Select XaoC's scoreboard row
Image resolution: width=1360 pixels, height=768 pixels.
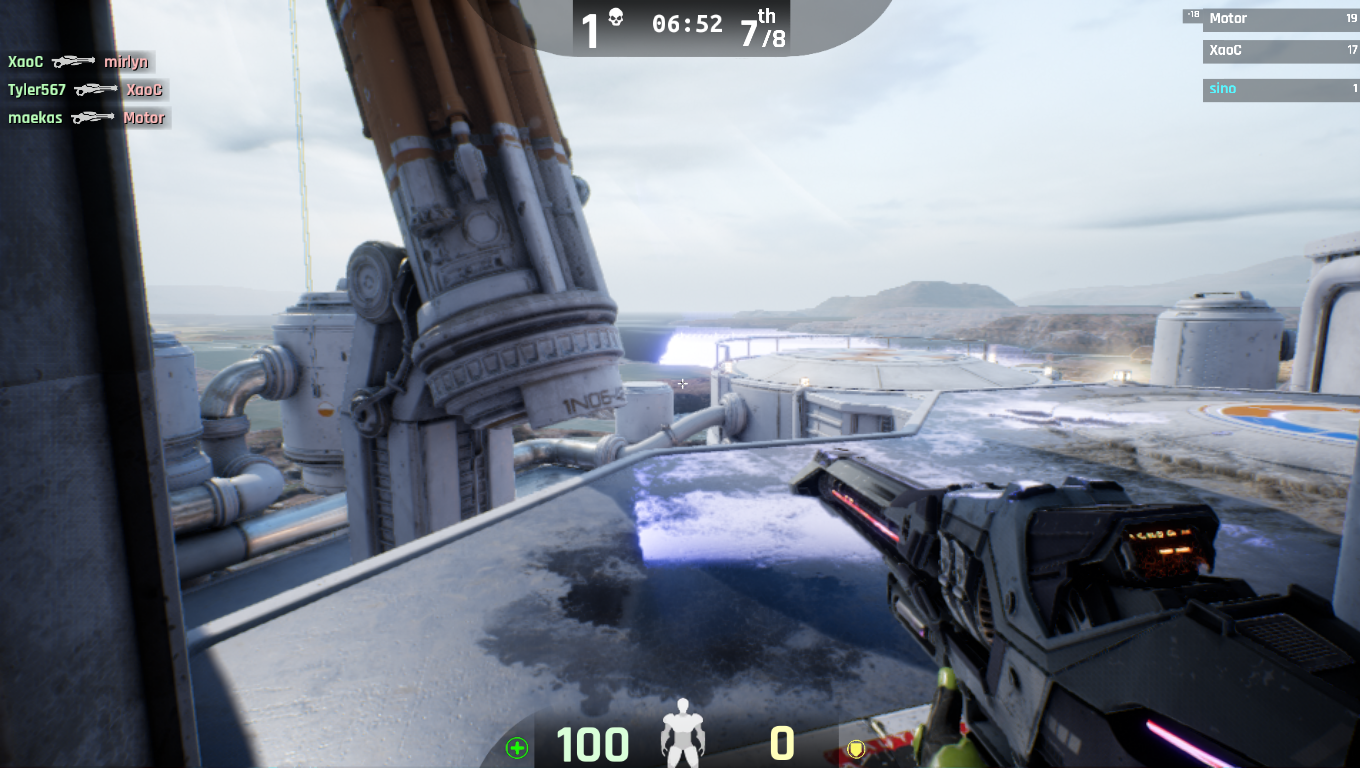(1280, 50)
